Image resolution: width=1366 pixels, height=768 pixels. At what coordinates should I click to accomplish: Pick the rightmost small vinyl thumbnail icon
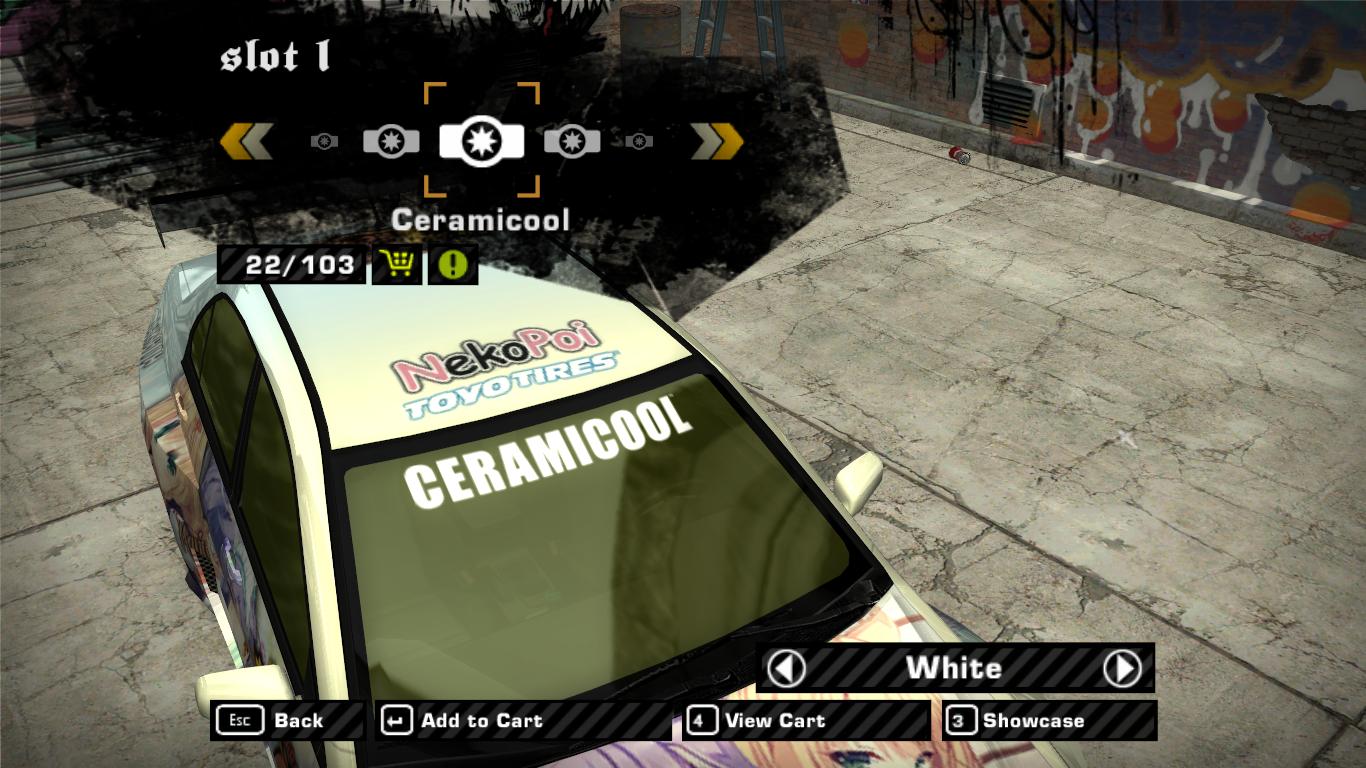(640, 142)
